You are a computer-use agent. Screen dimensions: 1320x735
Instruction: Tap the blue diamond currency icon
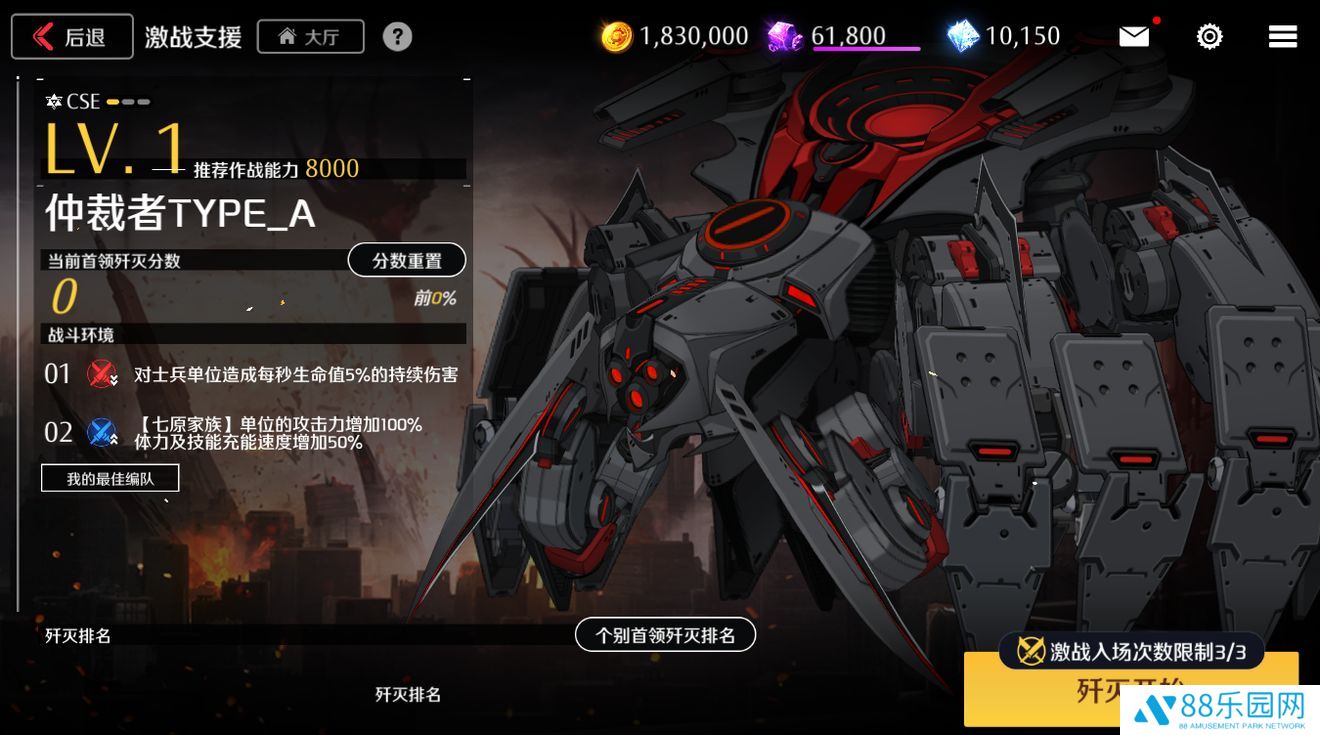tap(962, 37)
